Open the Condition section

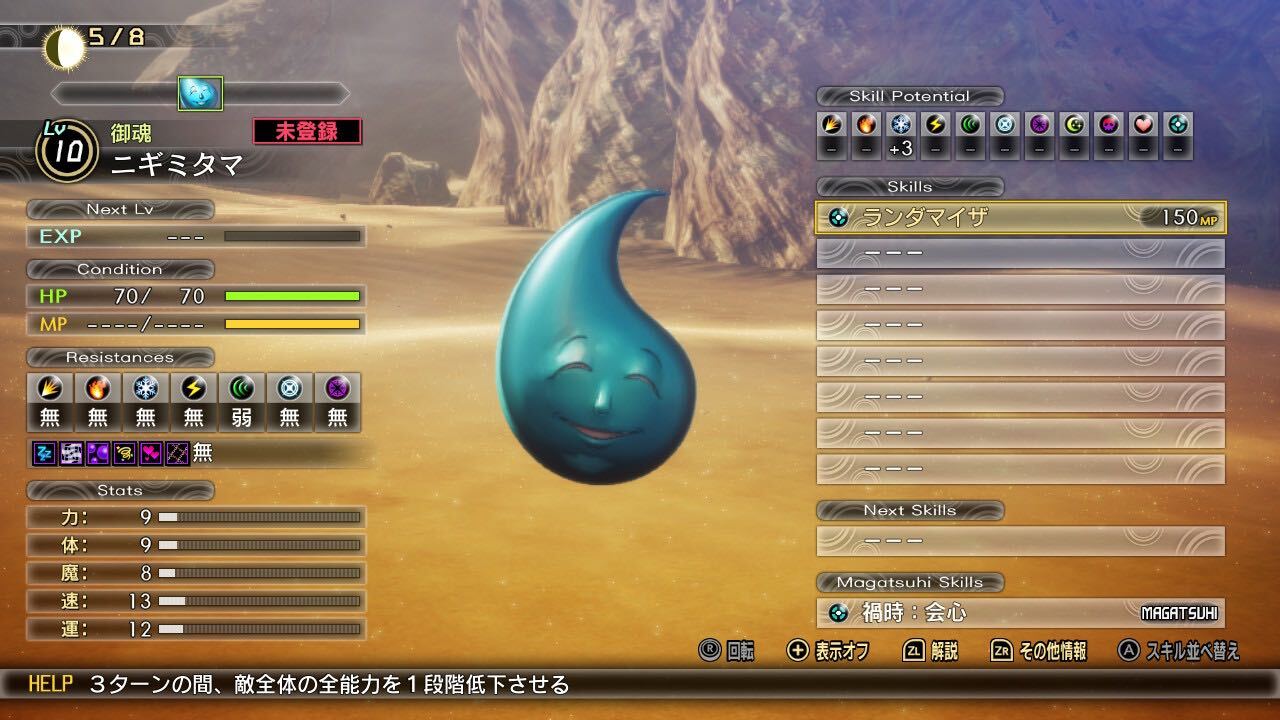pos(120,268)
